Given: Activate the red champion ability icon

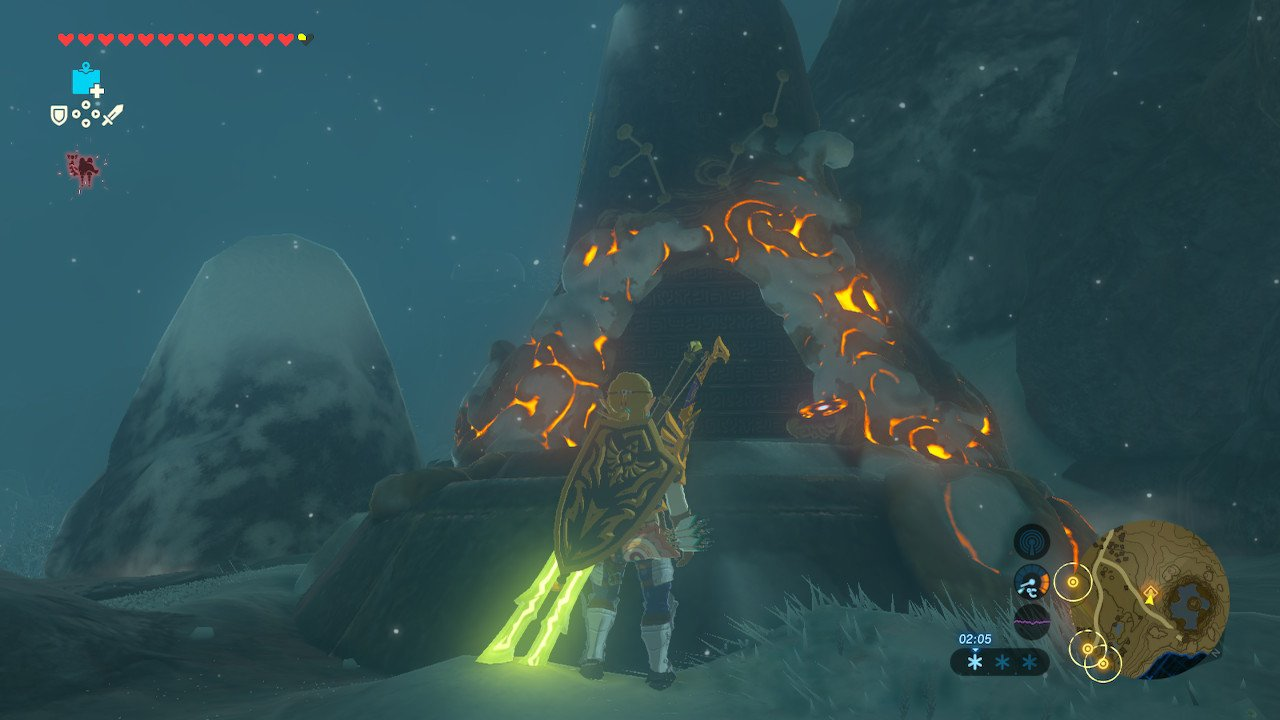Looking at the screenshot, I should point(82,169).
